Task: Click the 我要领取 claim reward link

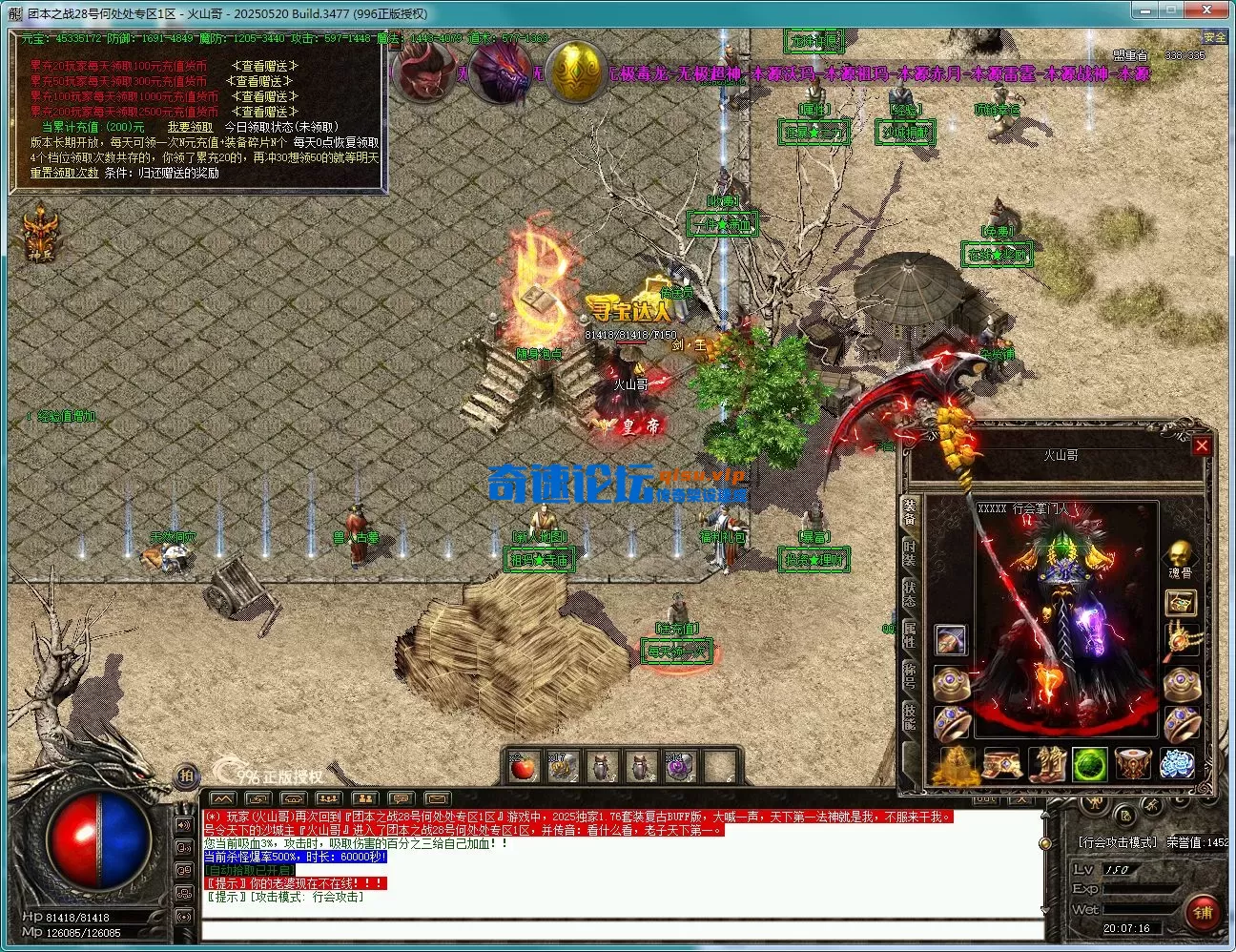Action: [x=190, y=127]
